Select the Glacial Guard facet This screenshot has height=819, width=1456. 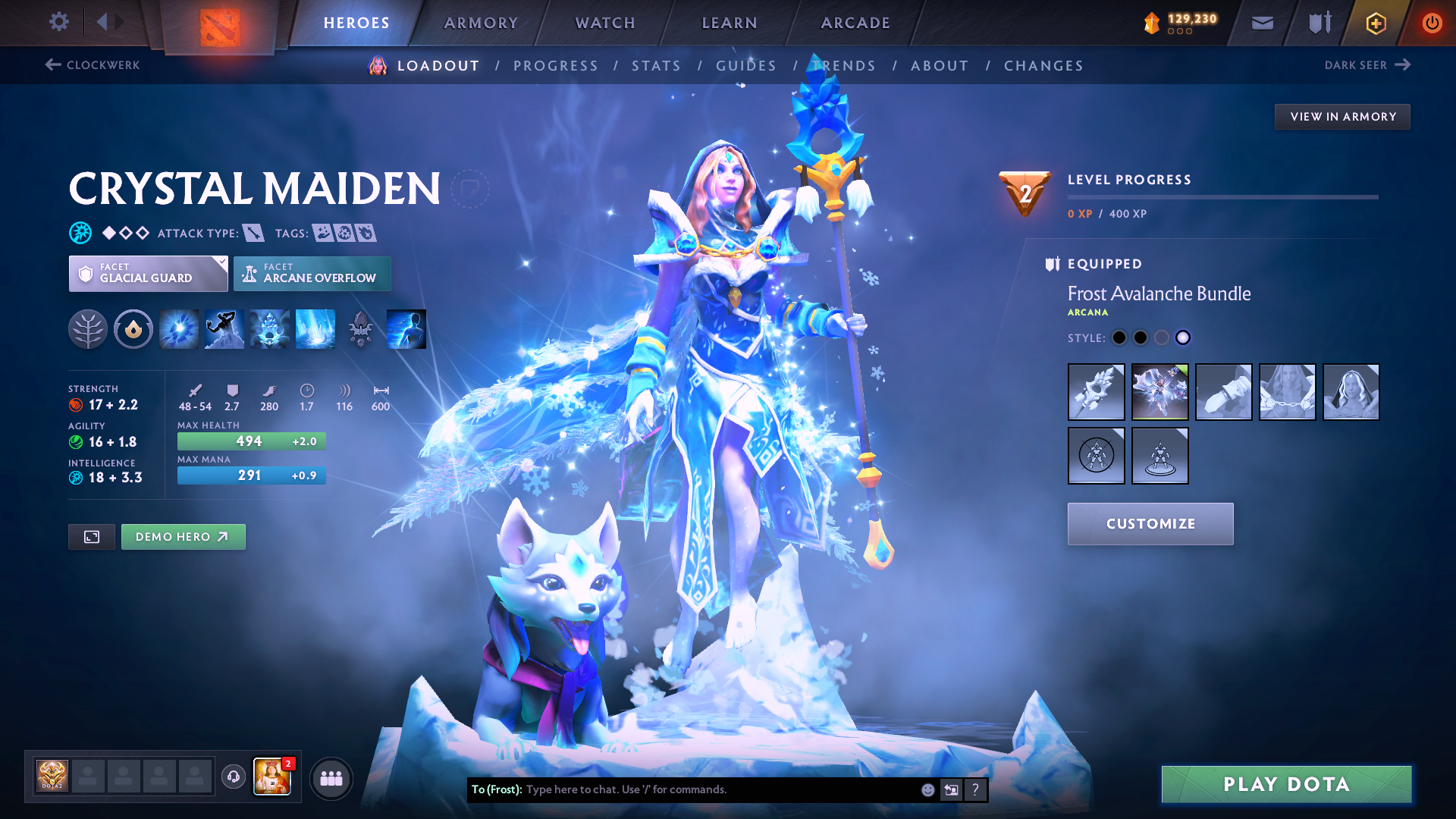click(148, 274)
